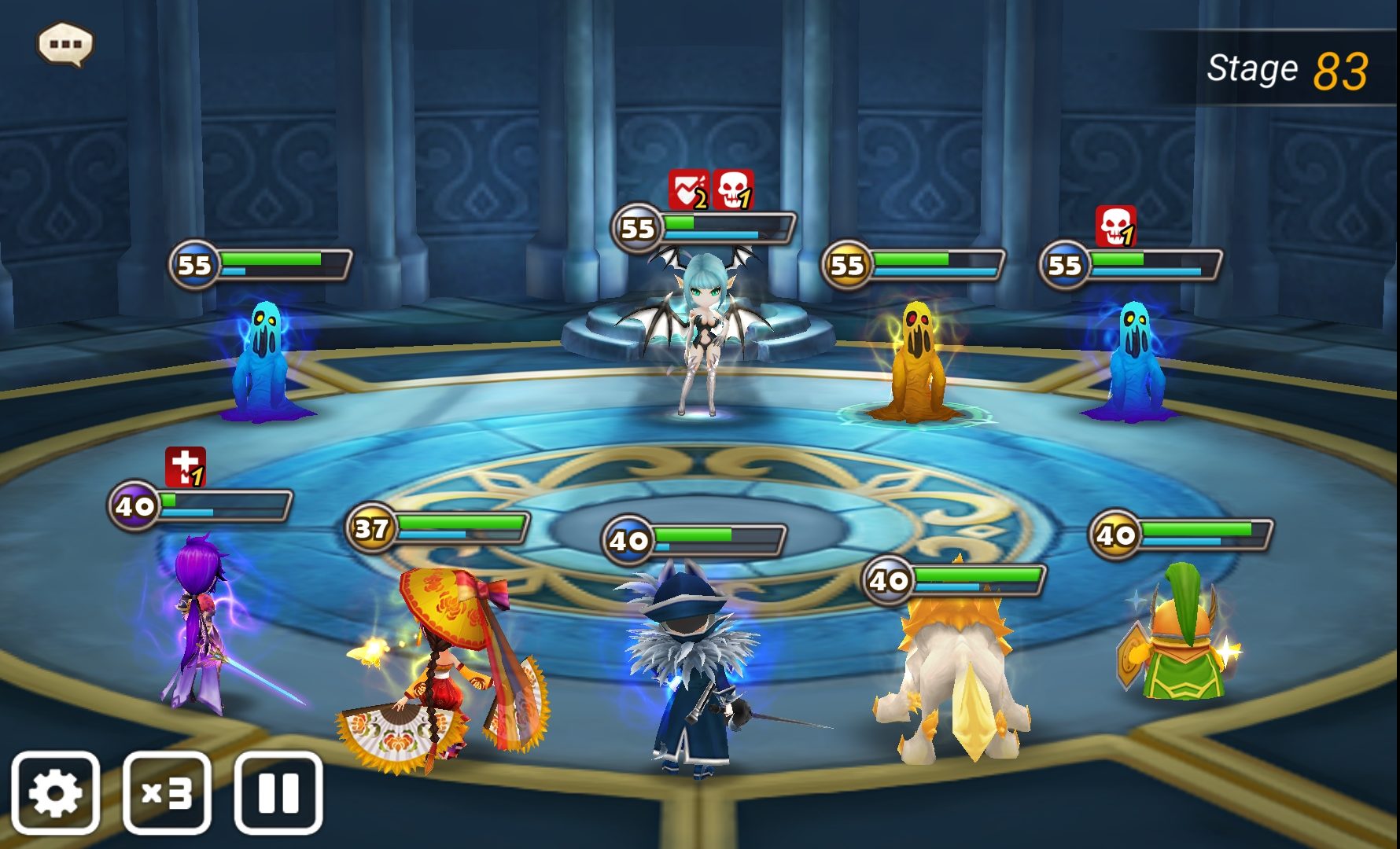The height and width of the screenshot is (849, 1400).
Task: Pause the battle
Action: (278, 792)
